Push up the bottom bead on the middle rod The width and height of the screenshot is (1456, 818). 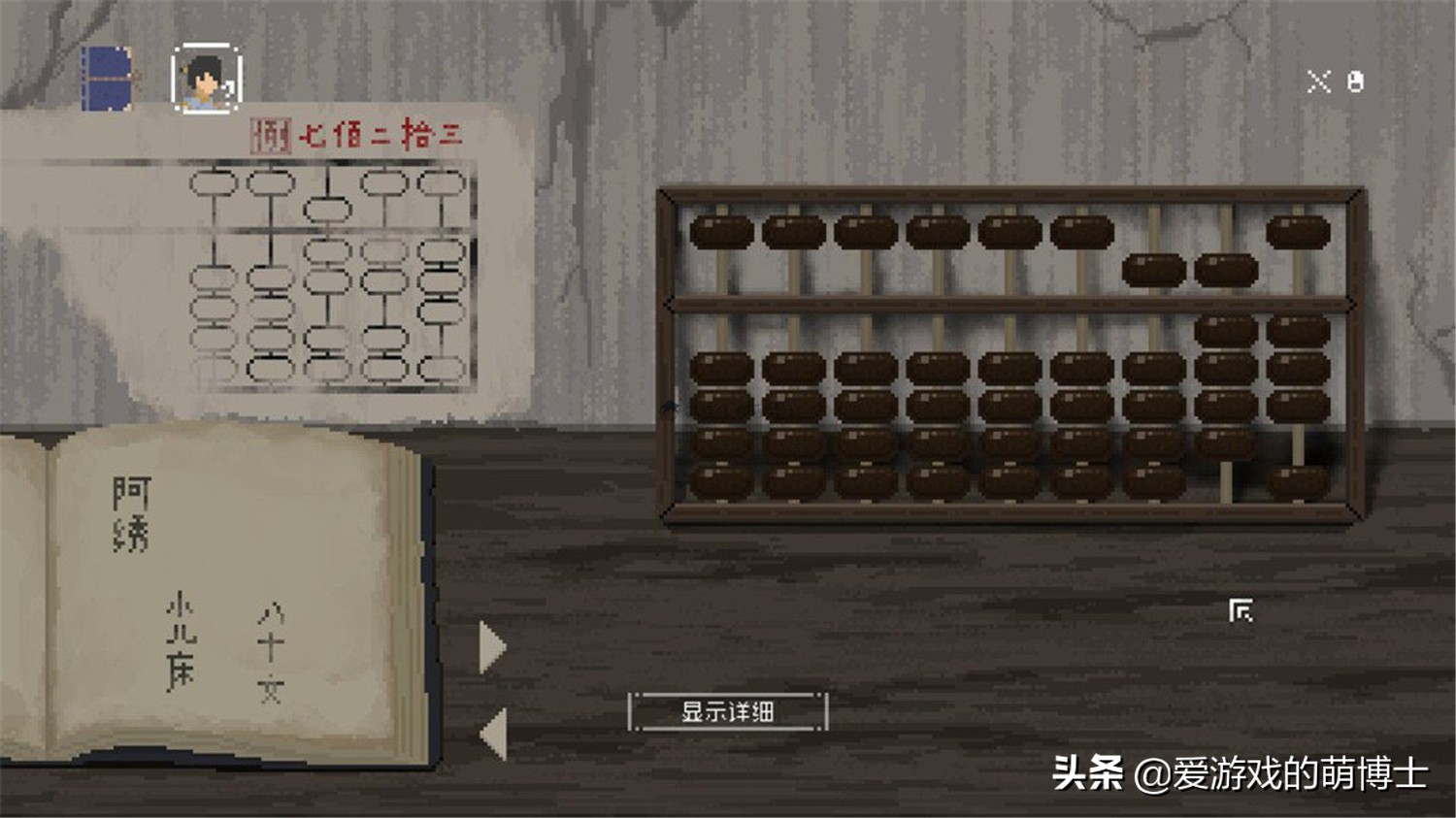[1008, 479]
